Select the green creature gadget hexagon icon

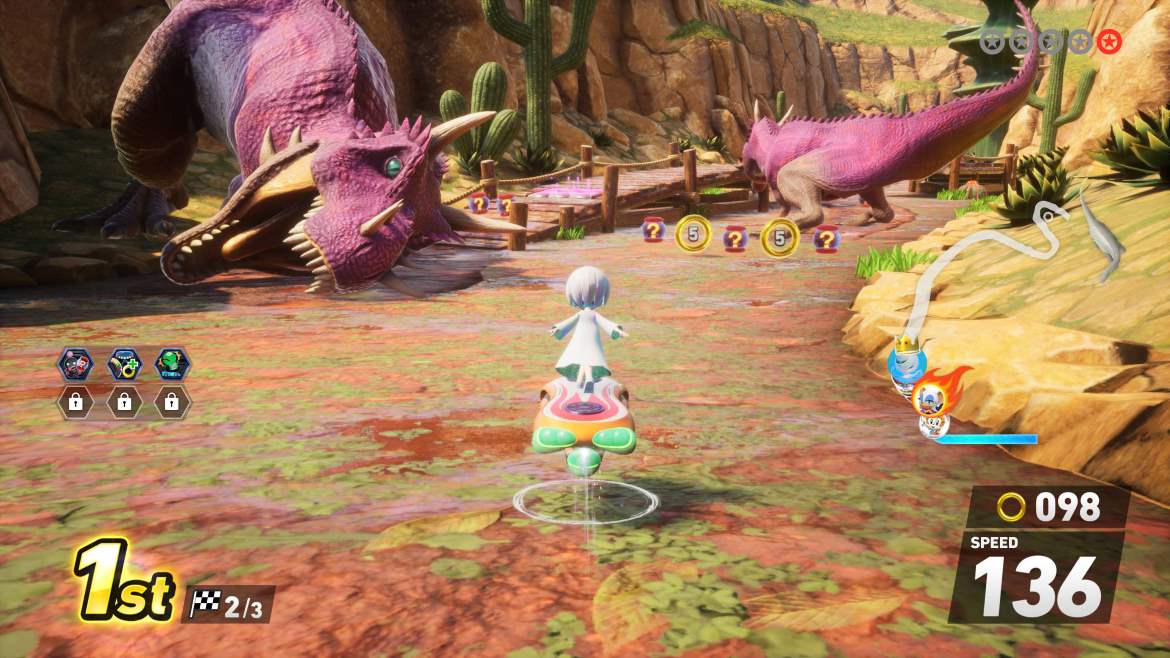(172, 365)
